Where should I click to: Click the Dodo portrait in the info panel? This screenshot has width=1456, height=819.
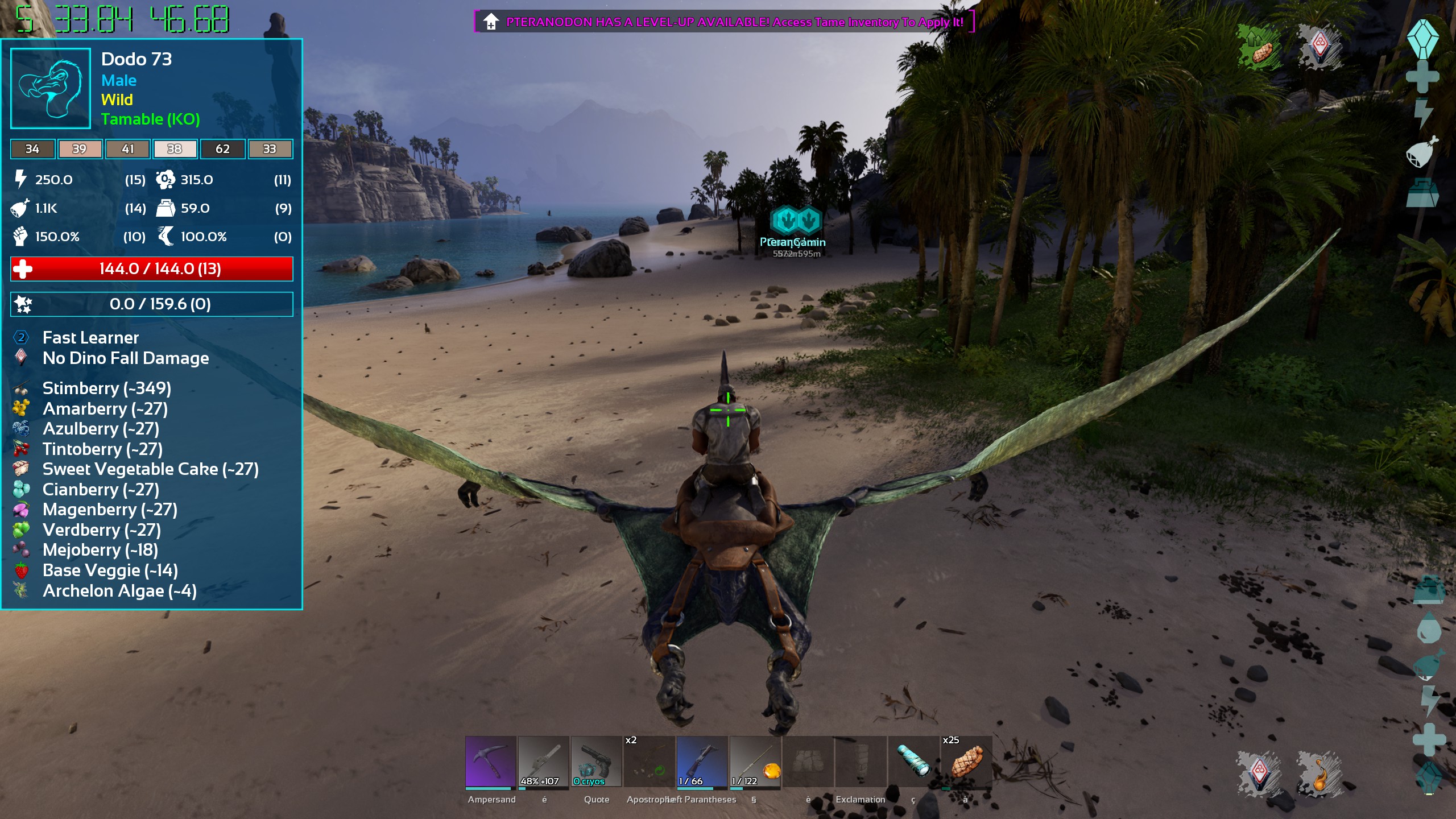click(51, 88)
